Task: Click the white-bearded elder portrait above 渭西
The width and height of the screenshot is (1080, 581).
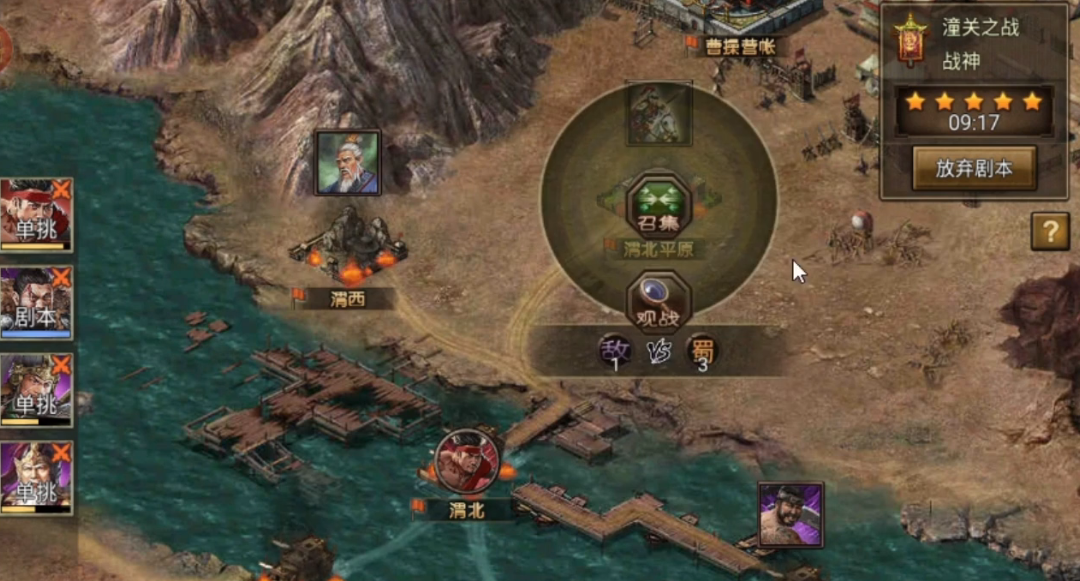Action: (348, 163)
